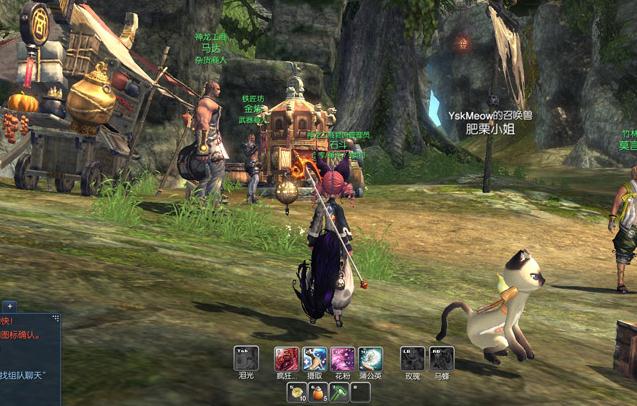The height and width of the screenshot is (406, 637).
Task: Cast the pink 花粉 skill
Action: (343, 358)
